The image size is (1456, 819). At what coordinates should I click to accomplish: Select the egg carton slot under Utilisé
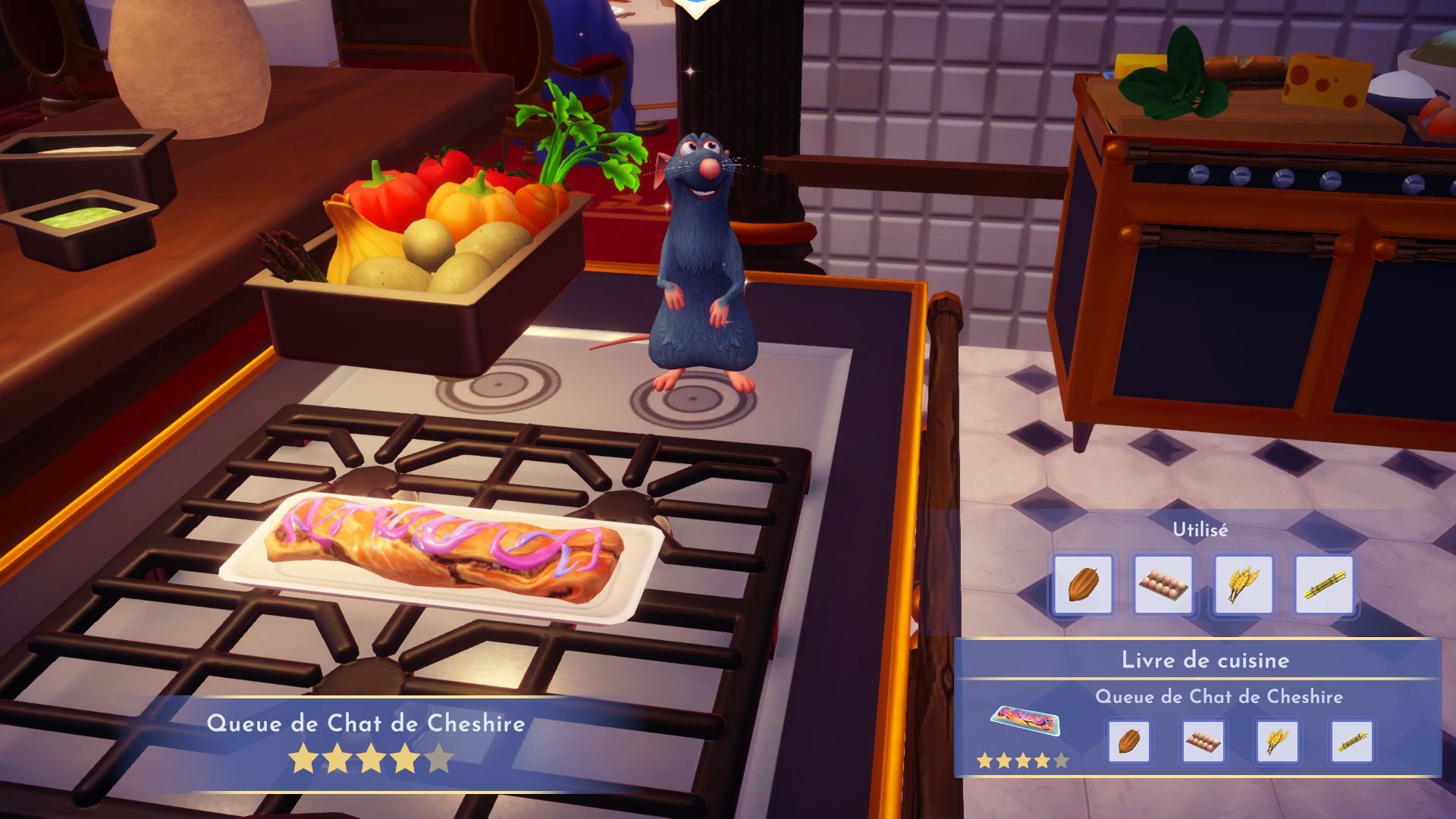[1163, 584]
